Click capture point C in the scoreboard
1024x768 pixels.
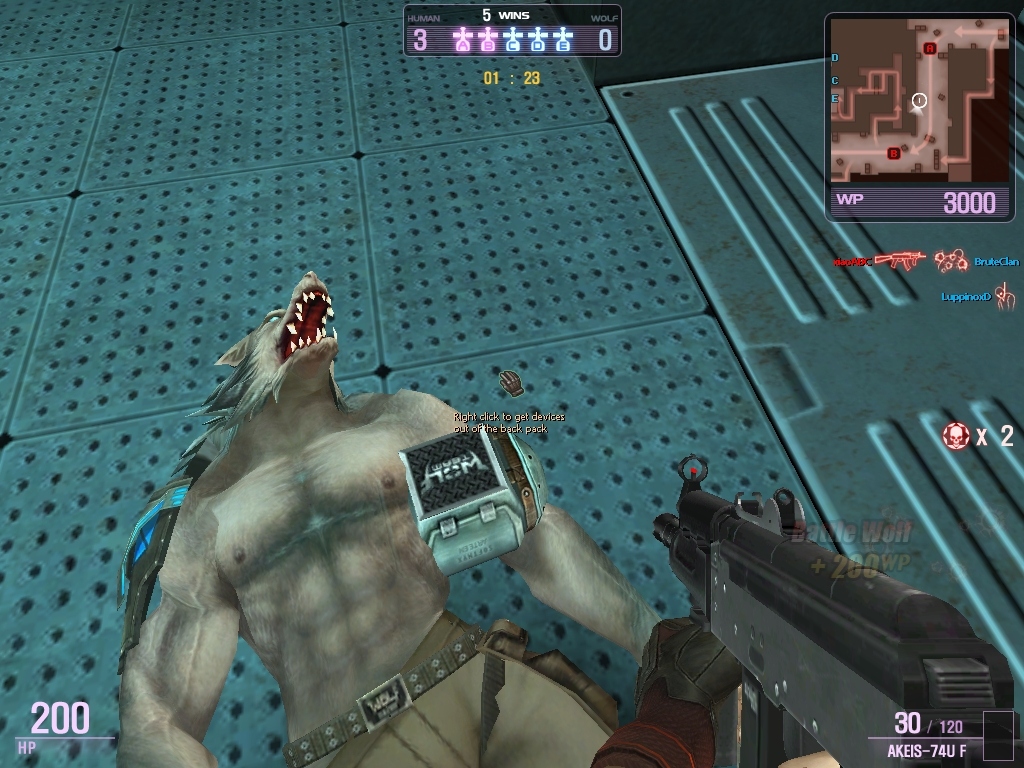point(514,40)
